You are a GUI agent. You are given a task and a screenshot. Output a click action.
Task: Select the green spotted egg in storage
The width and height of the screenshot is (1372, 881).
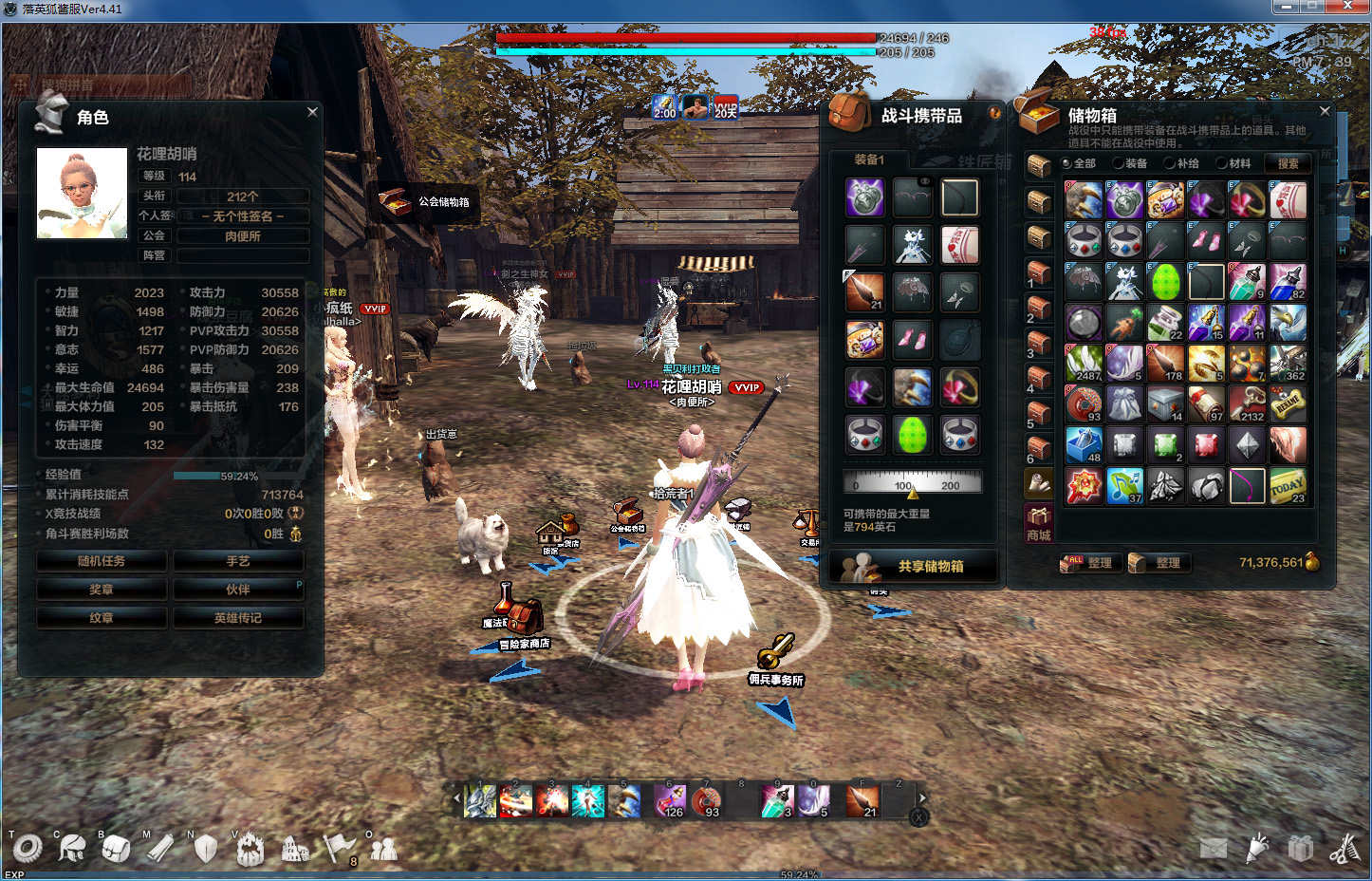(1165, 282)
